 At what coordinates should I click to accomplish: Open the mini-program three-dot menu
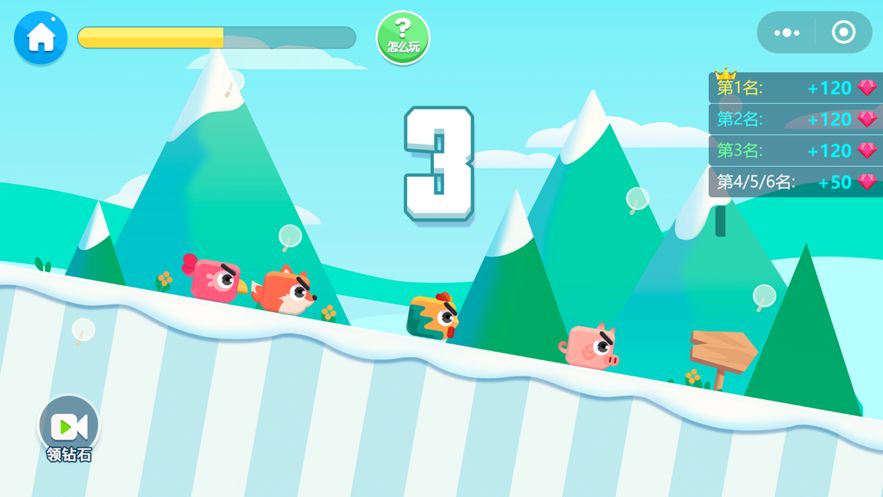(x=787, y=33)
